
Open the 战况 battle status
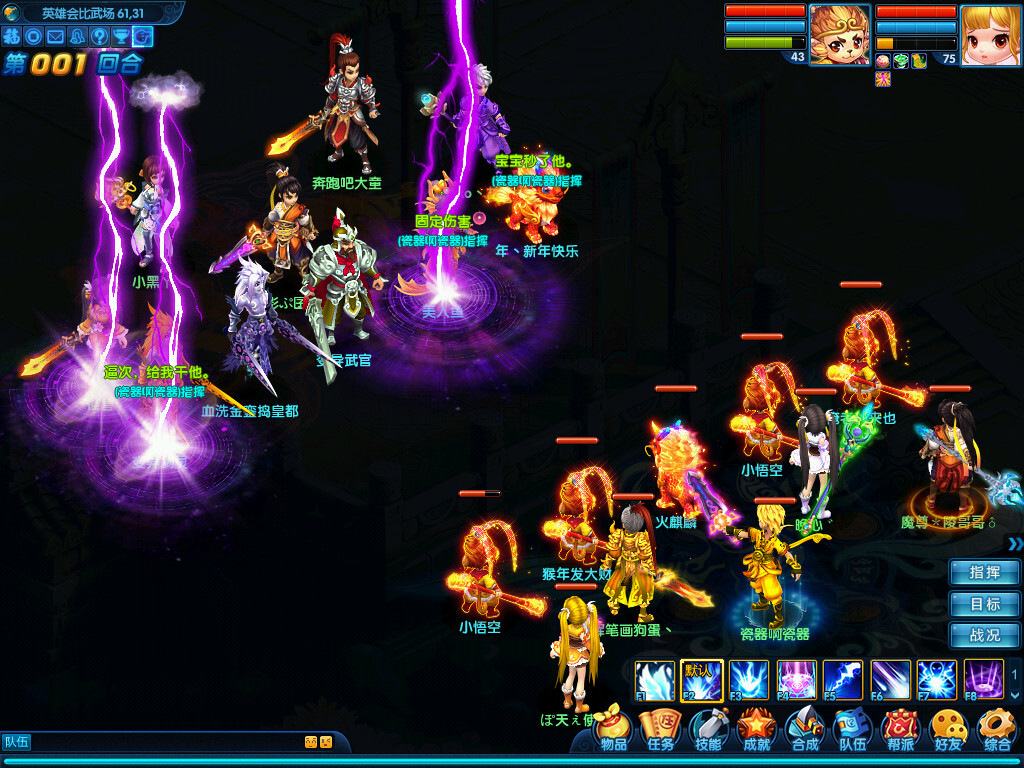(x=985, y=635)
